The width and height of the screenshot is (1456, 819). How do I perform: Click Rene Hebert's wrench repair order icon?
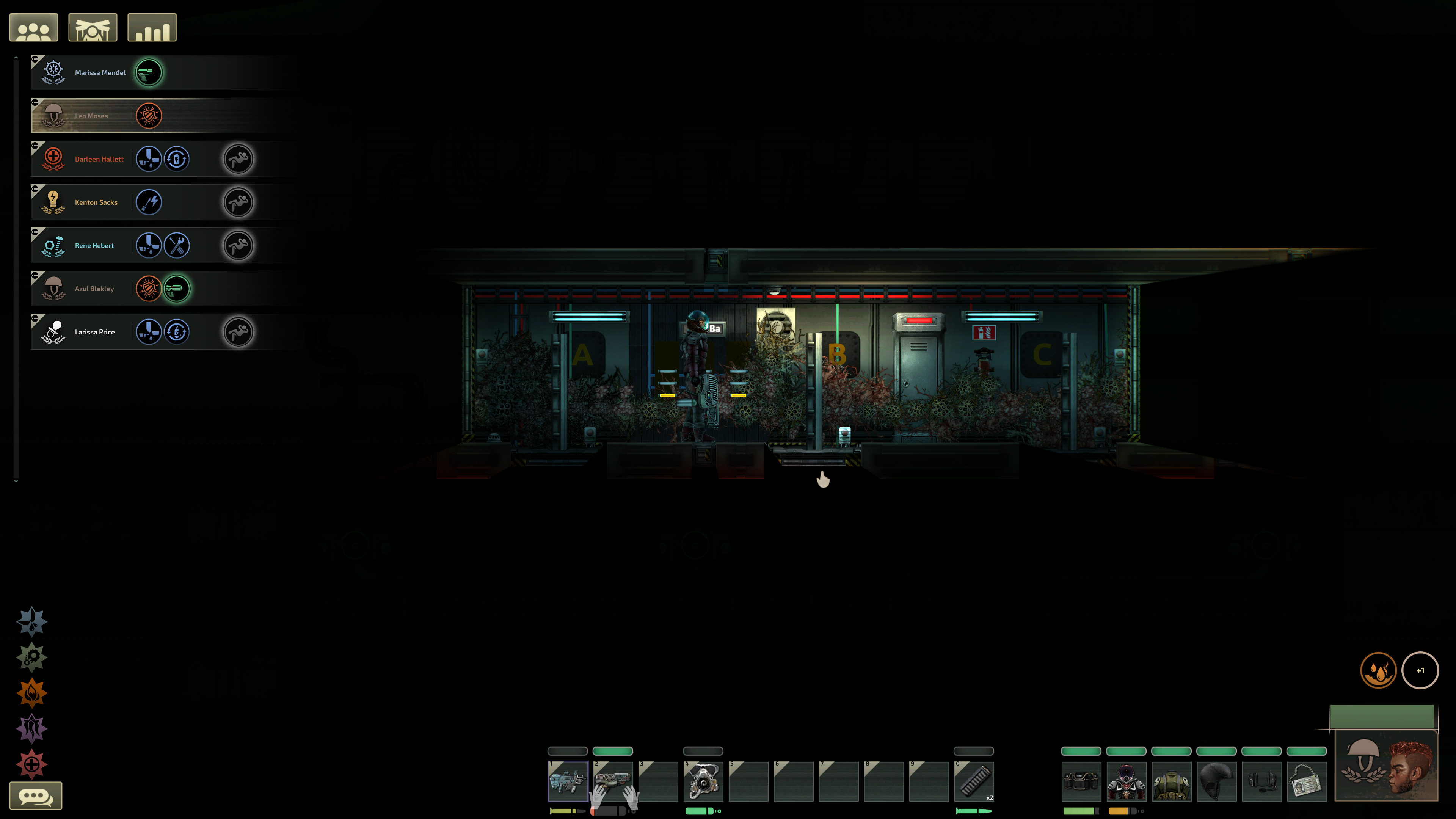(177, 246)
